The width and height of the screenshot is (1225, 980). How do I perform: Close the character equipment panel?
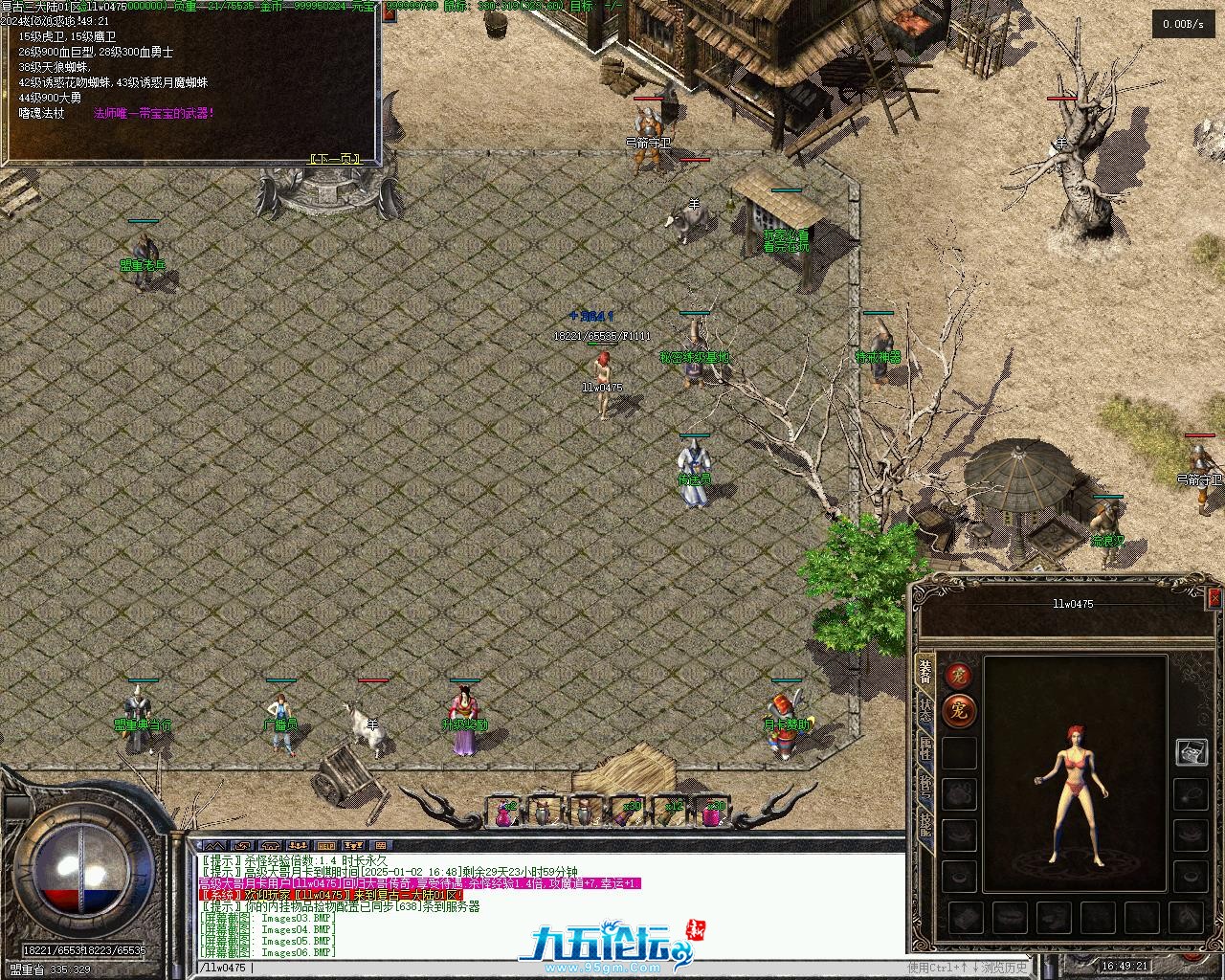coord(1214,599)
